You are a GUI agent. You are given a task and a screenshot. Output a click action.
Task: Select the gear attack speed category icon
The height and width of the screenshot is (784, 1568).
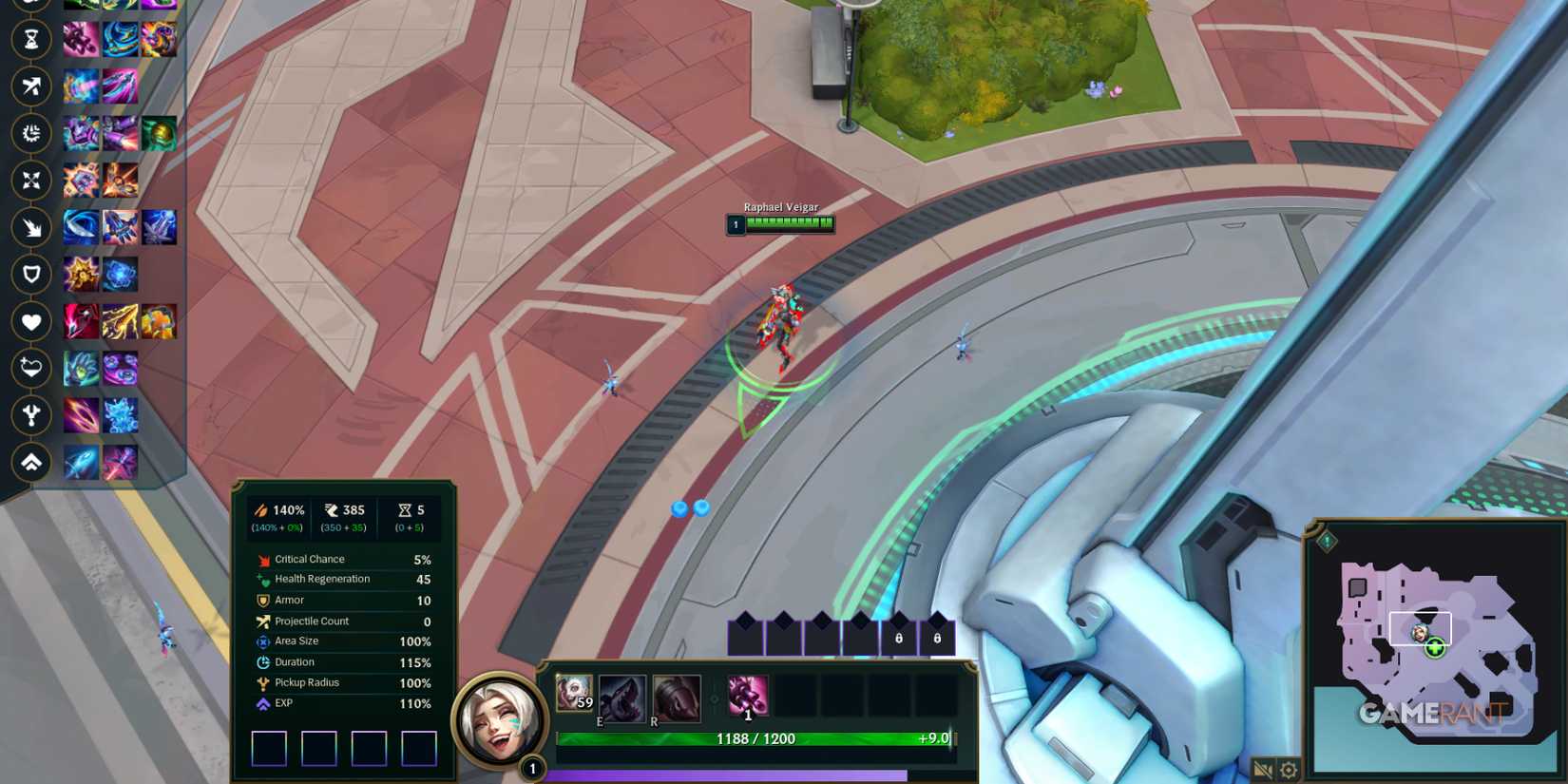pos(31,134)
